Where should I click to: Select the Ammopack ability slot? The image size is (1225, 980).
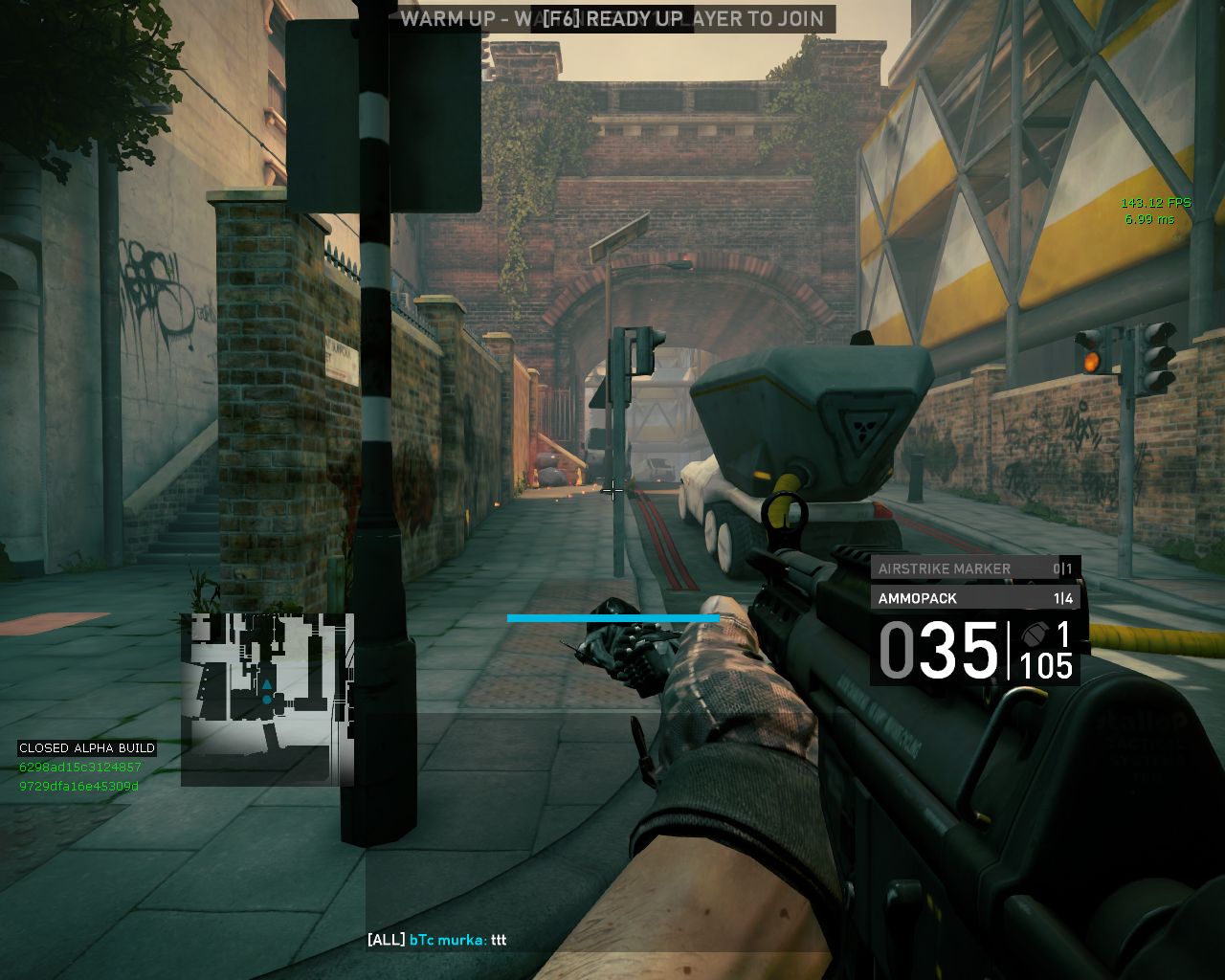click(x=975, y=598)
